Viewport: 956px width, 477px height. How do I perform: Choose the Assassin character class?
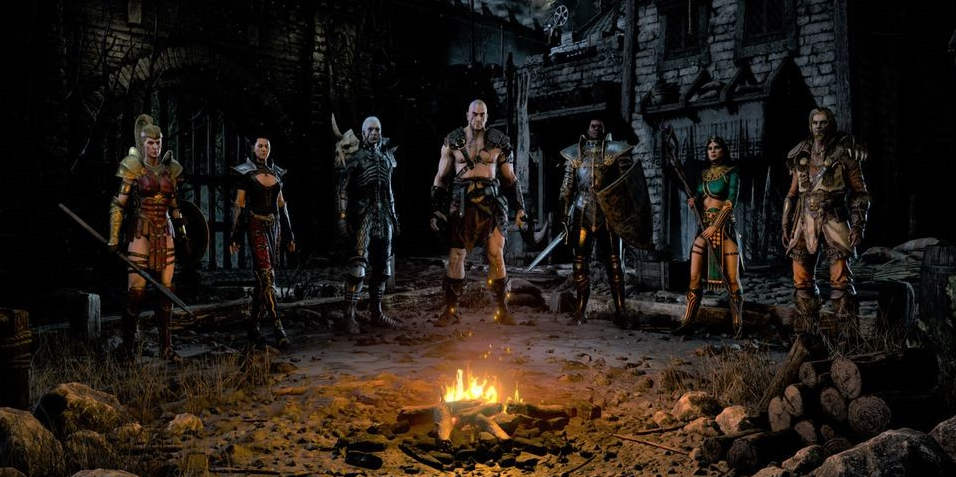(x=260, y=230)
